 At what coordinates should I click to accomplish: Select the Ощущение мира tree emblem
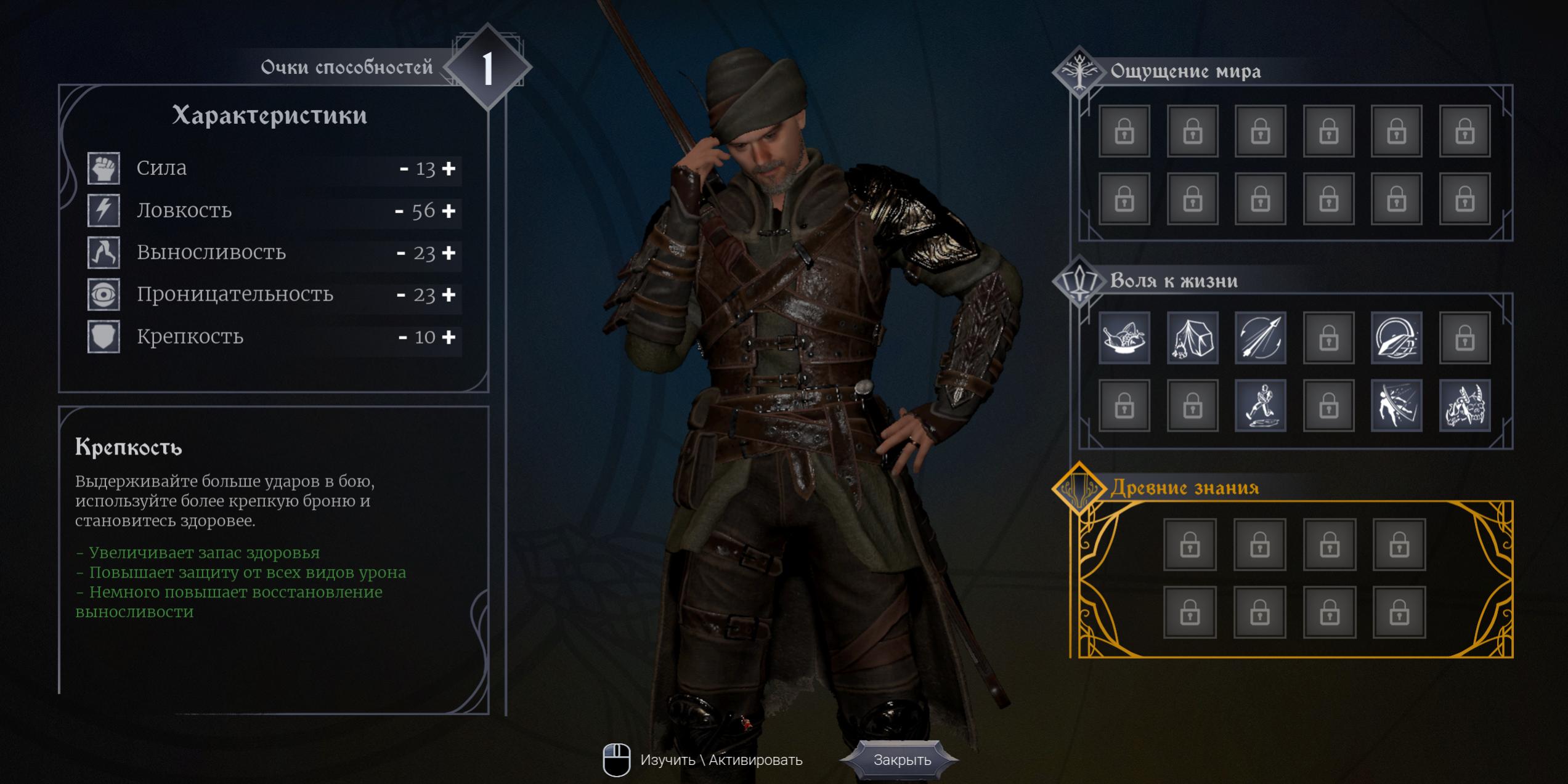tap(1079, 72)
